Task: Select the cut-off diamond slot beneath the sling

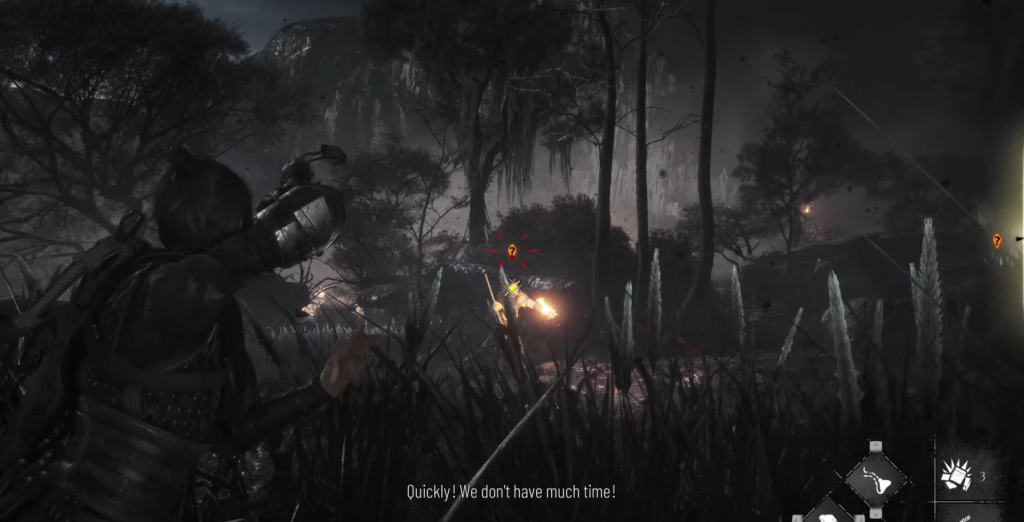Action: pos(829,513)
